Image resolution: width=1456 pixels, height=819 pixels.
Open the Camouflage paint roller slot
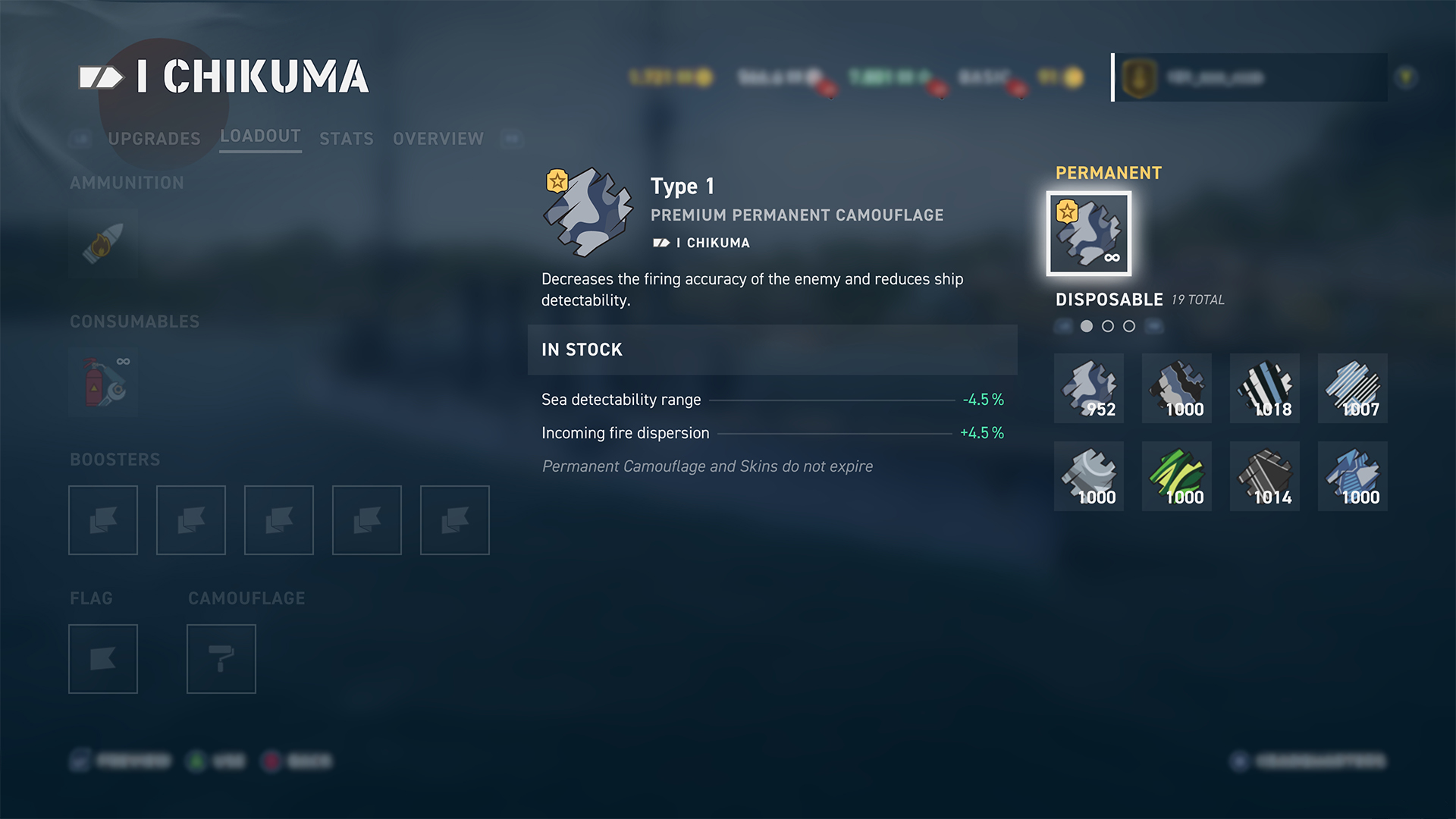tap(221, 659)
